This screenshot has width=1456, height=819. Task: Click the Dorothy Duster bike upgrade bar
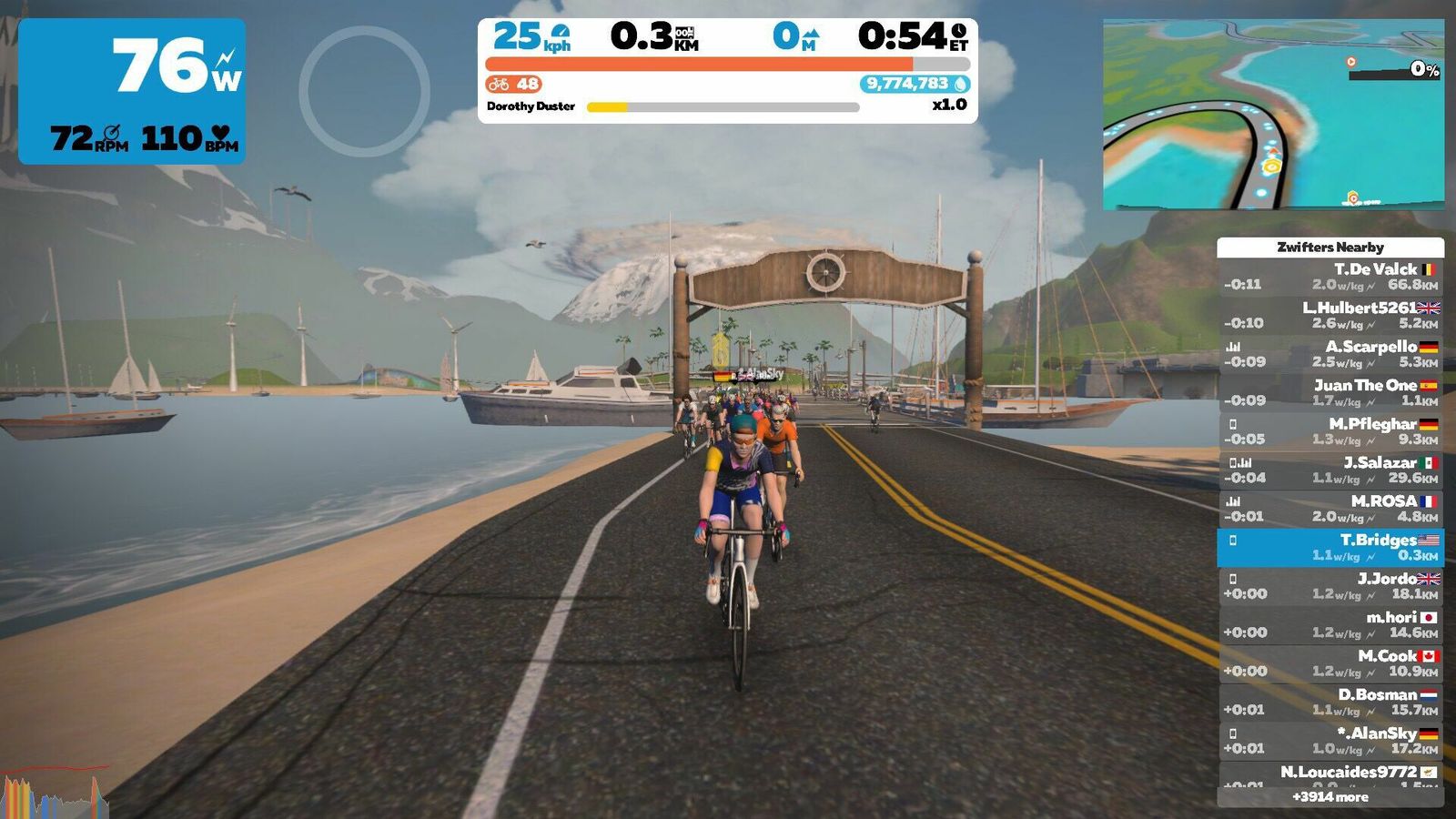point(723,107)
